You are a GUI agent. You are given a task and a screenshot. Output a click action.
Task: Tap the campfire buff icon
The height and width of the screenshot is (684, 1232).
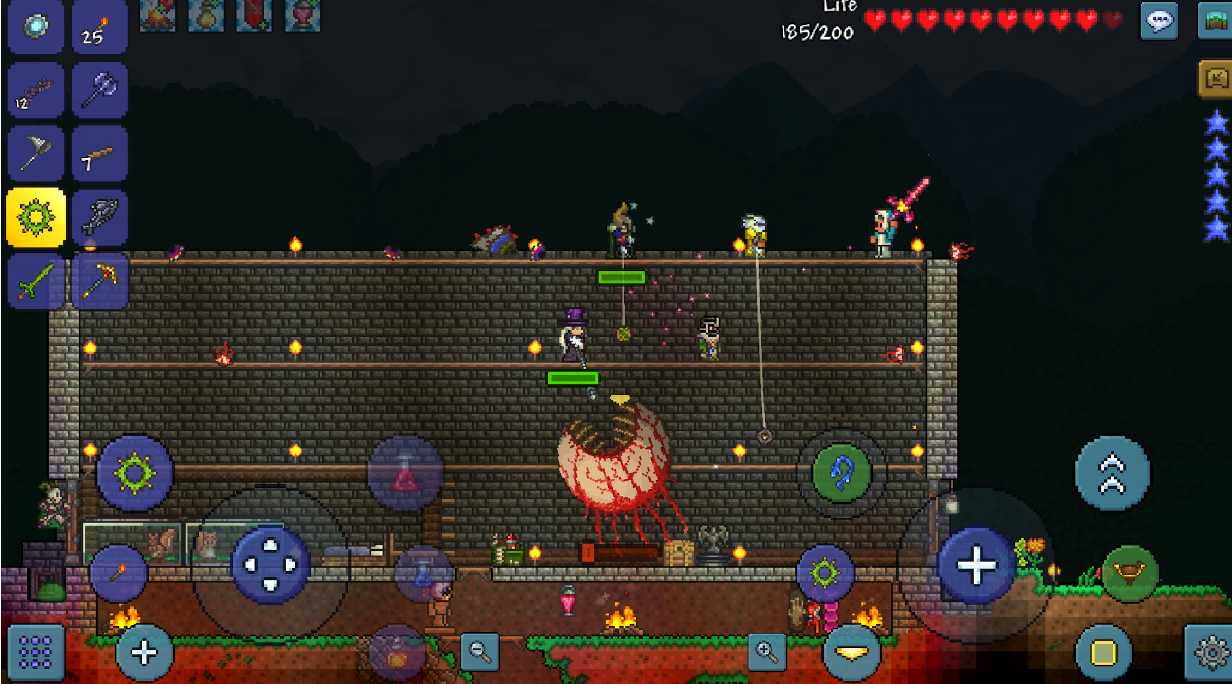[157, 15]
